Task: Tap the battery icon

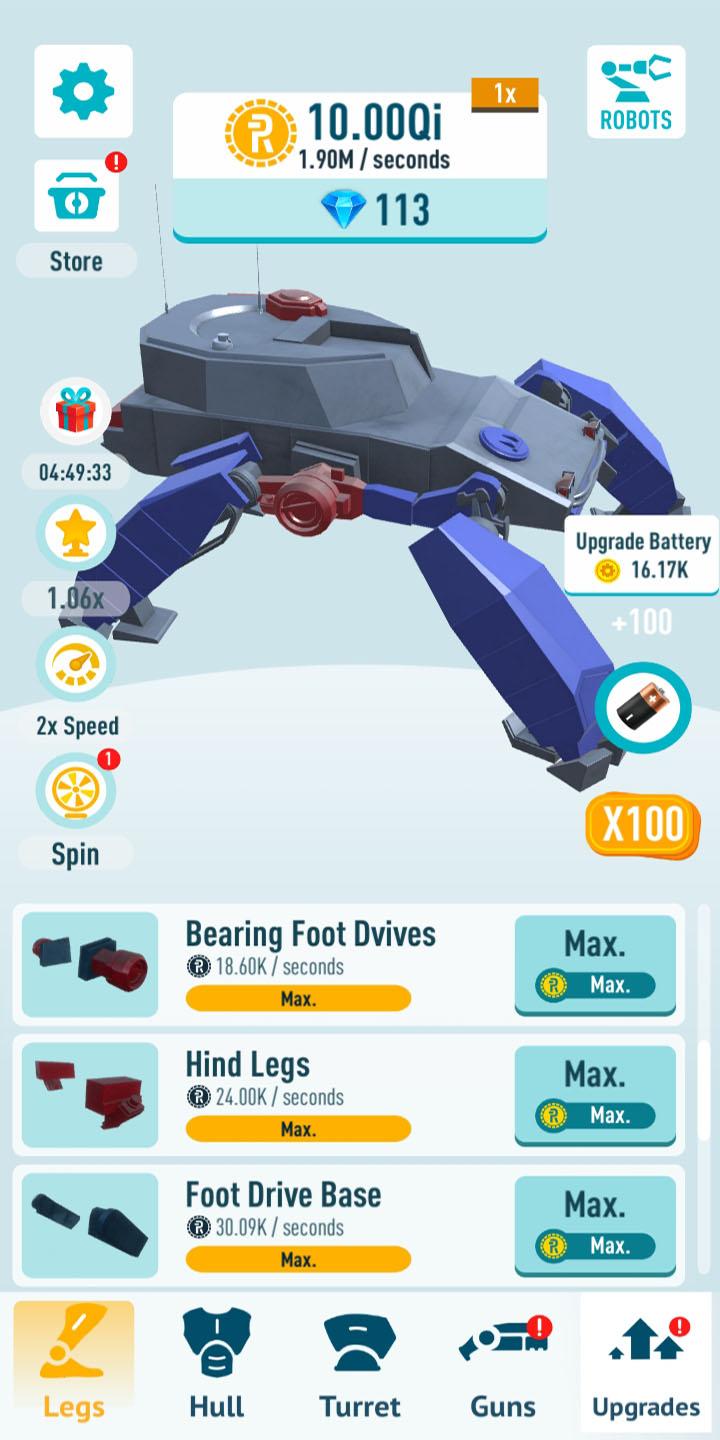Action: [x=643, y=709]
